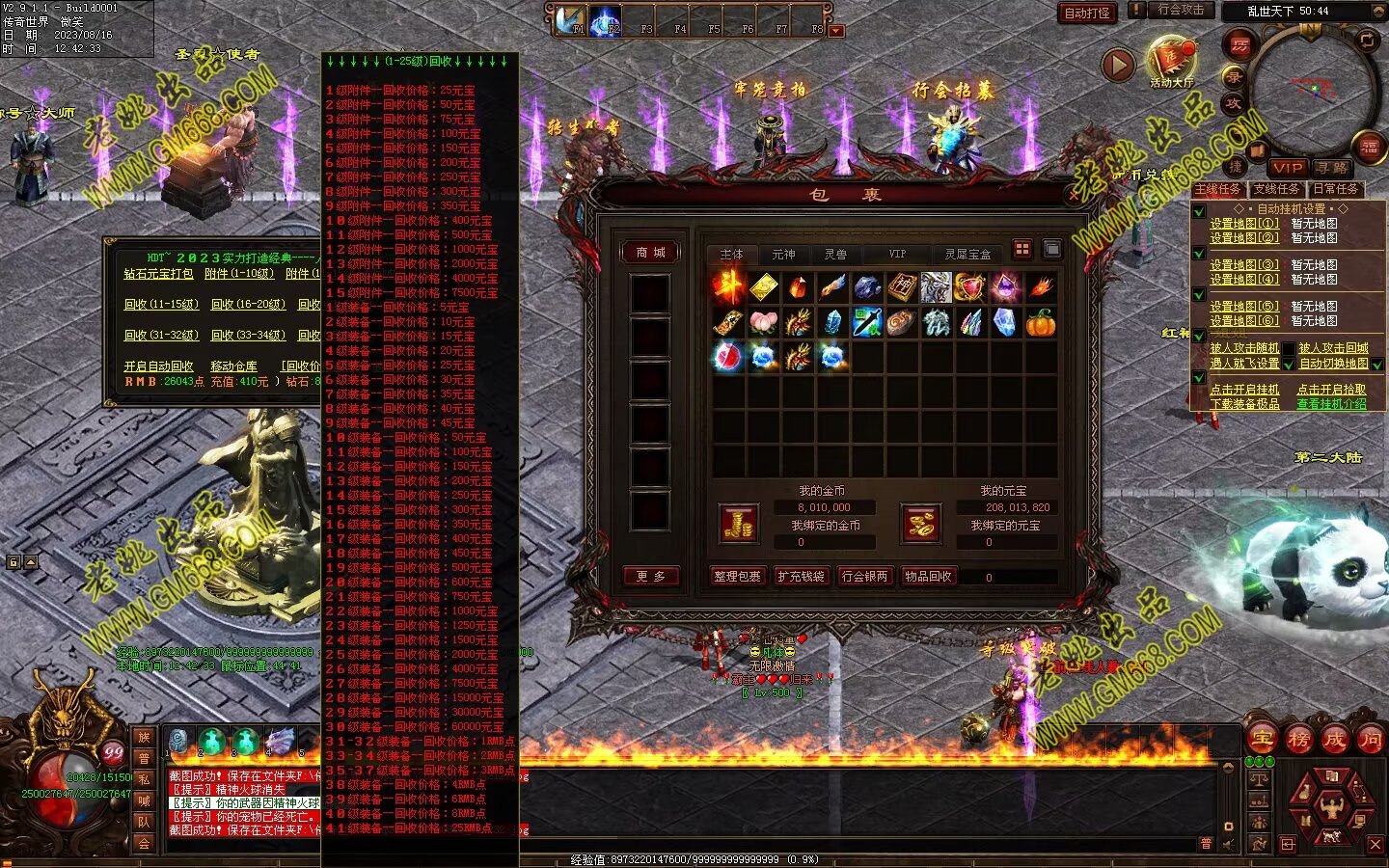Select the pumpkin item in the bag
This screenshot has width=1389, height=868.
click(x=1040, y=323)
